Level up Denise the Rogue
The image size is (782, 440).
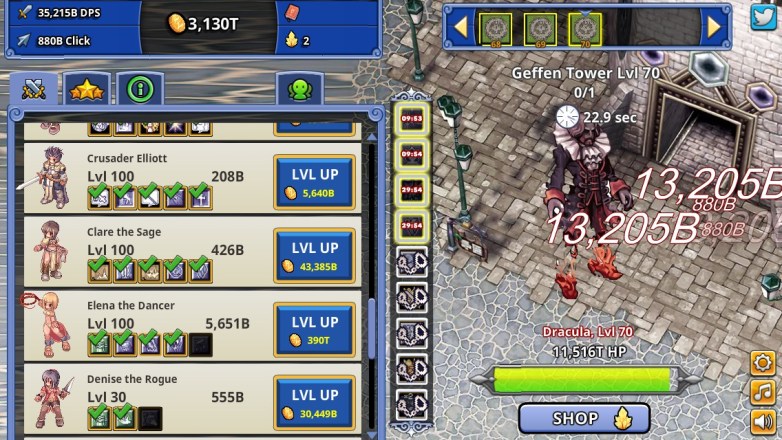tap(314, 403)
